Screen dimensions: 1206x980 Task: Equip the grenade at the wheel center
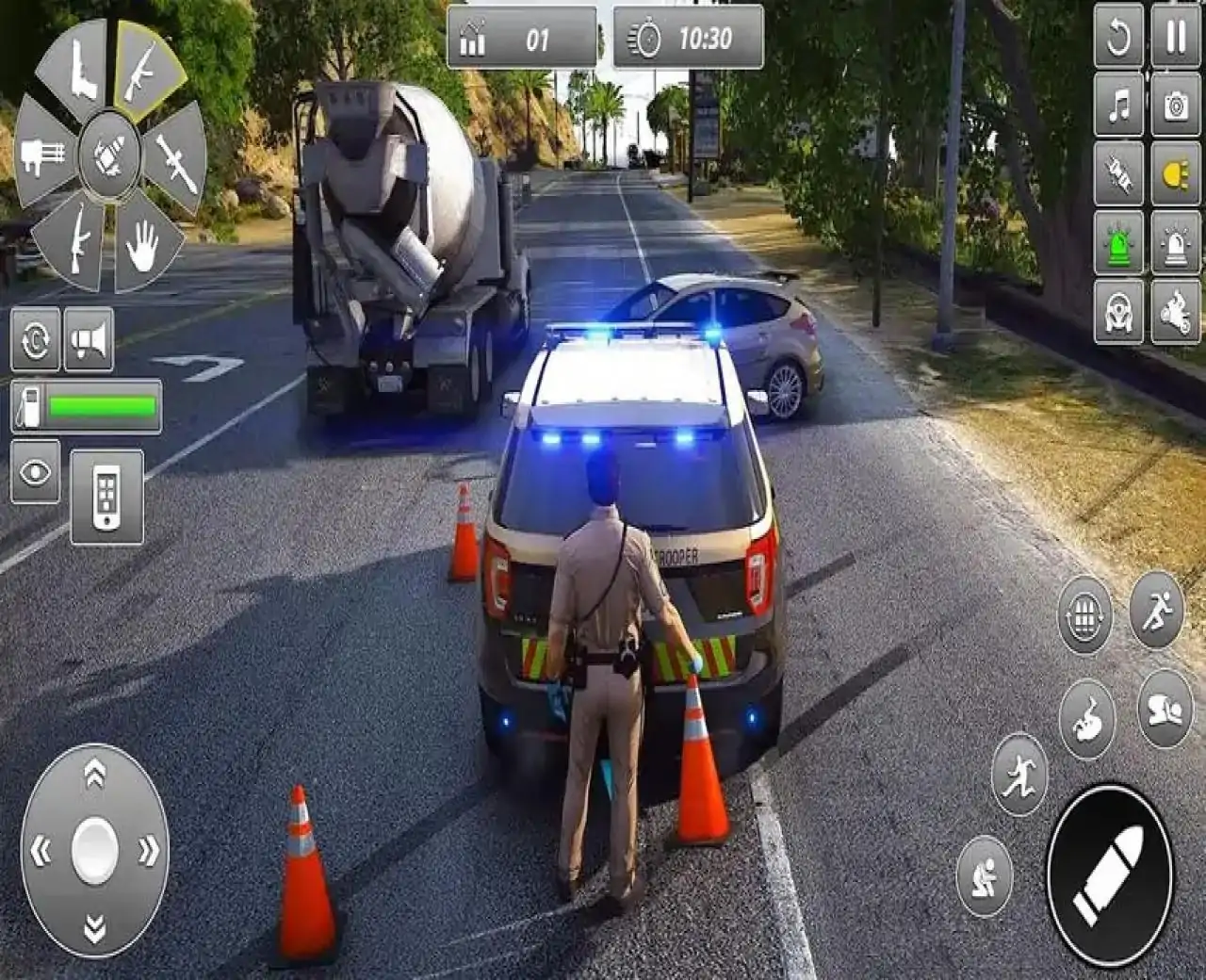(x=104, y=158)
